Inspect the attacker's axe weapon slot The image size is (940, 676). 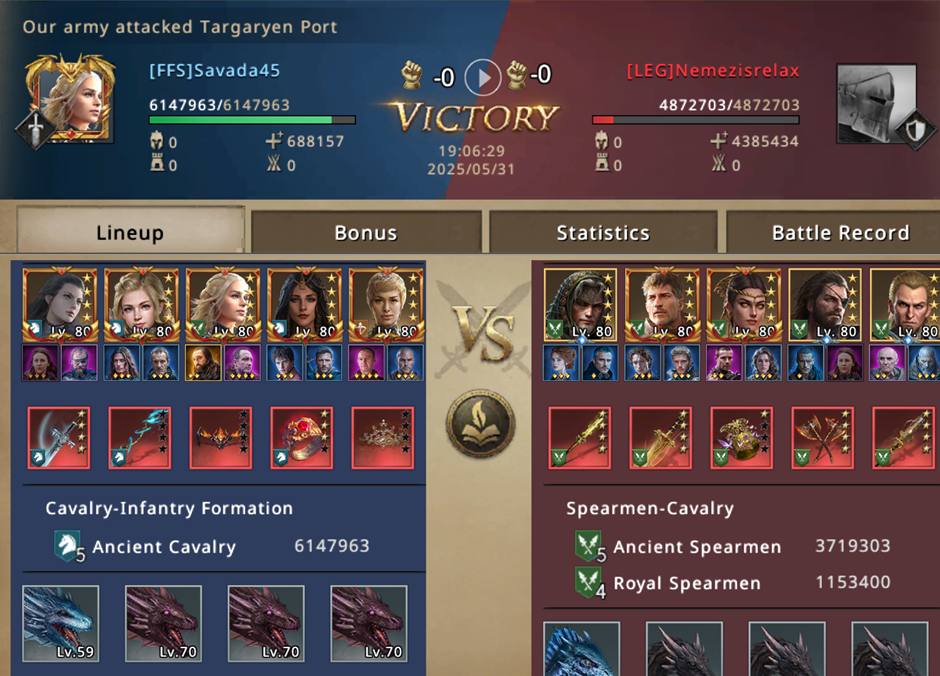click(59, 438)
